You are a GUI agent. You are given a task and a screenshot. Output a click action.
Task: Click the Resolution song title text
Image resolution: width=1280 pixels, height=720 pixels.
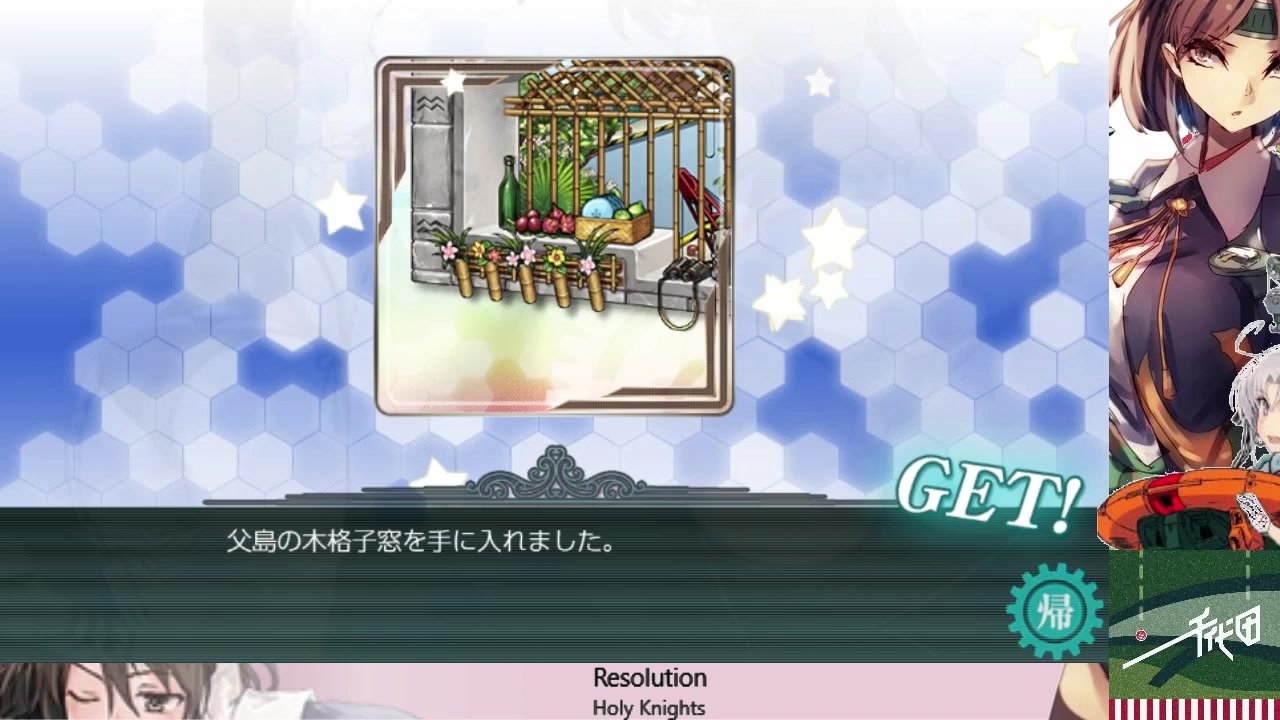point(650,677)
